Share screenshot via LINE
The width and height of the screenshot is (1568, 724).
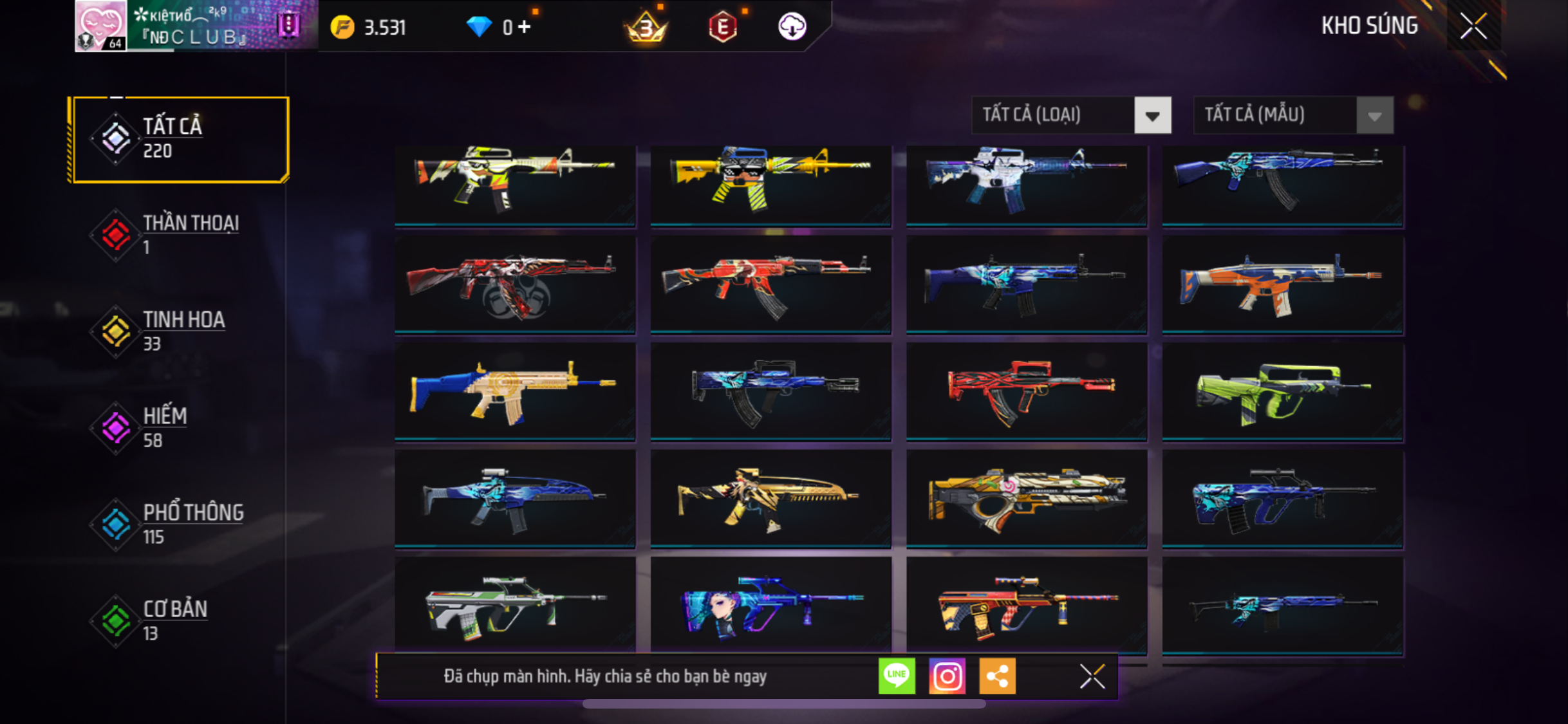tap(897, 676)
